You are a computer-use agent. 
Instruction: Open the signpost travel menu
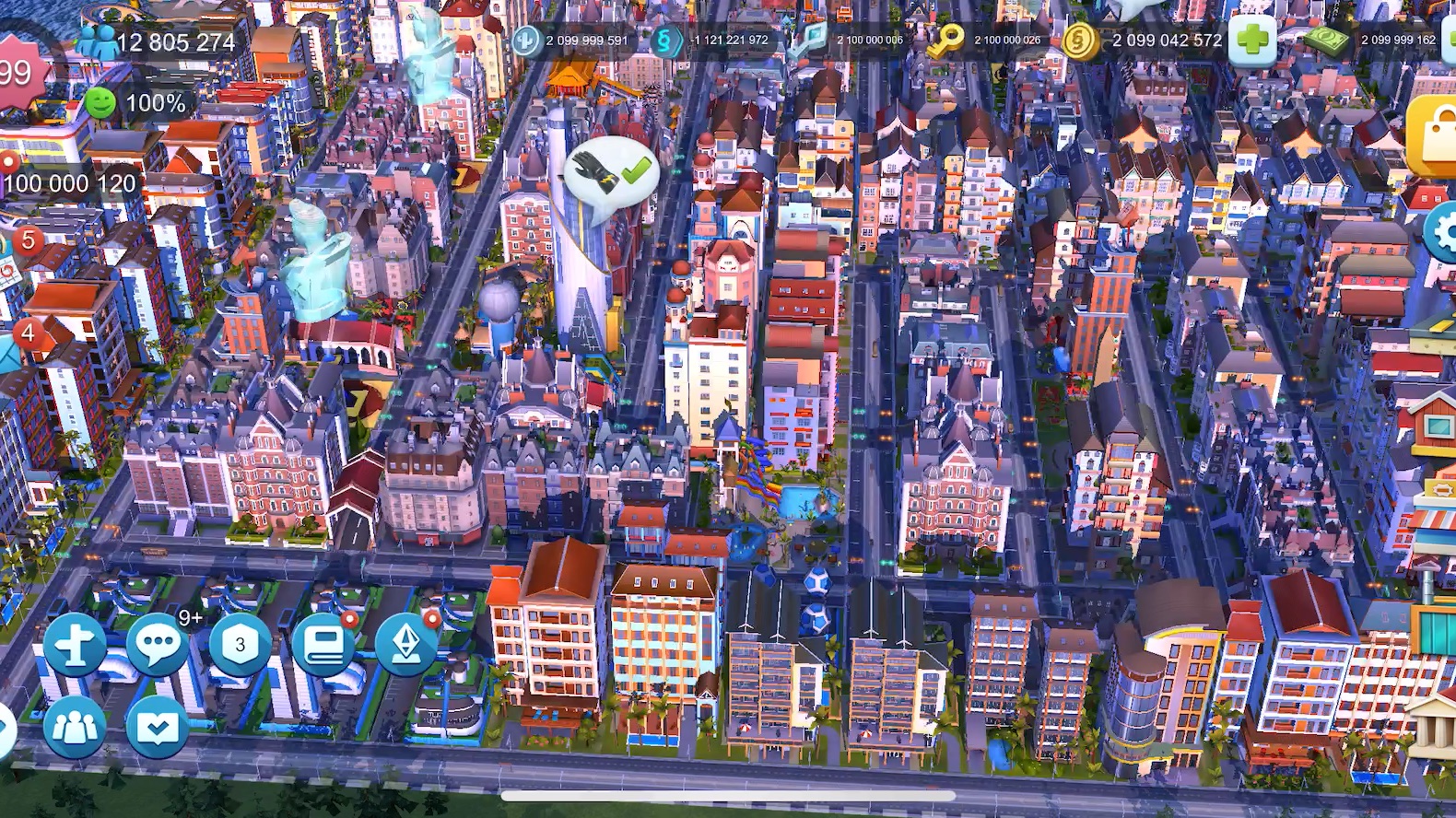pyautogui.click(x=76, y=644)
